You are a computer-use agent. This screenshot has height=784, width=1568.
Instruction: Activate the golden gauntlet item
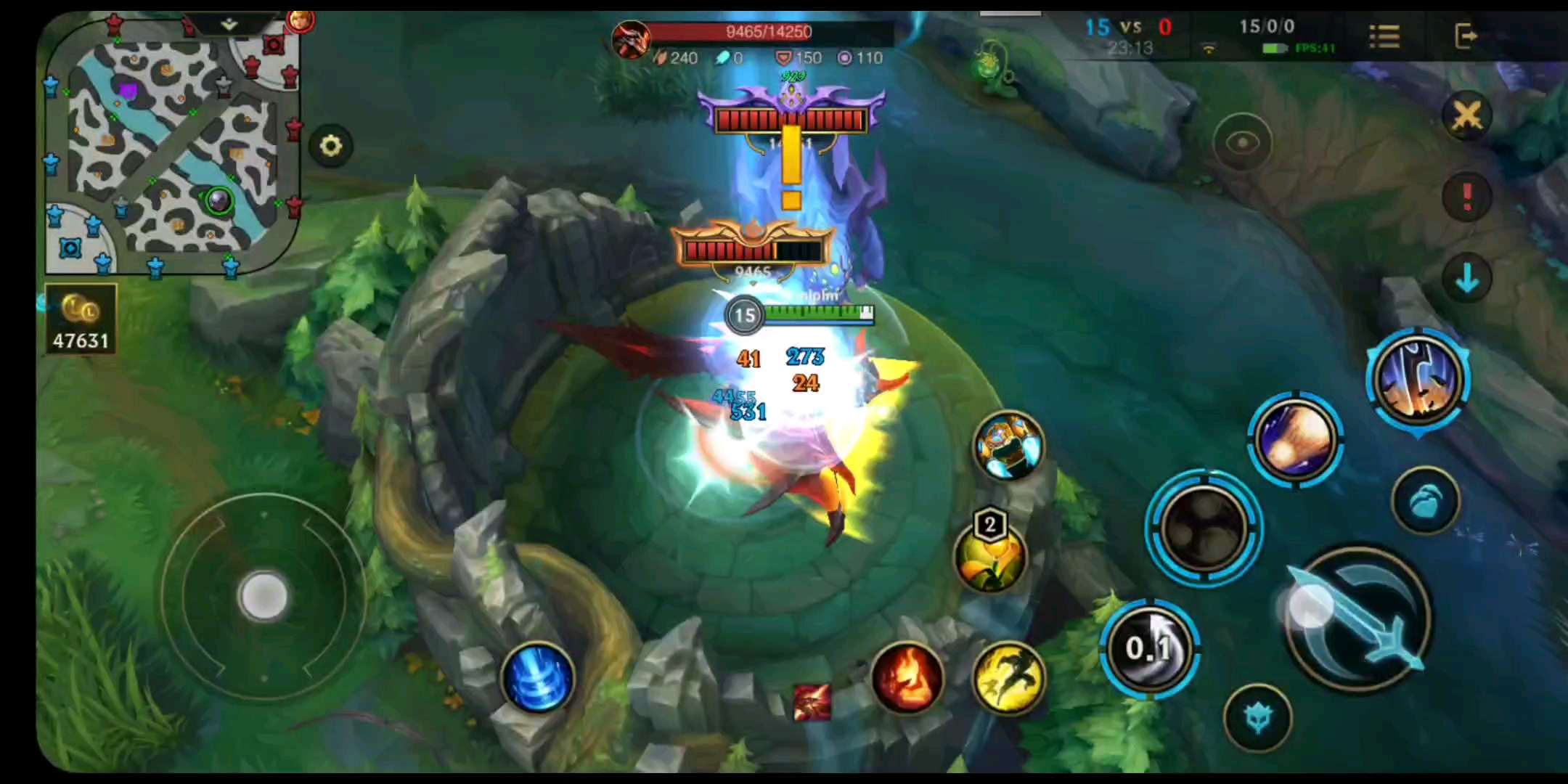click(x=1008, y=445)
